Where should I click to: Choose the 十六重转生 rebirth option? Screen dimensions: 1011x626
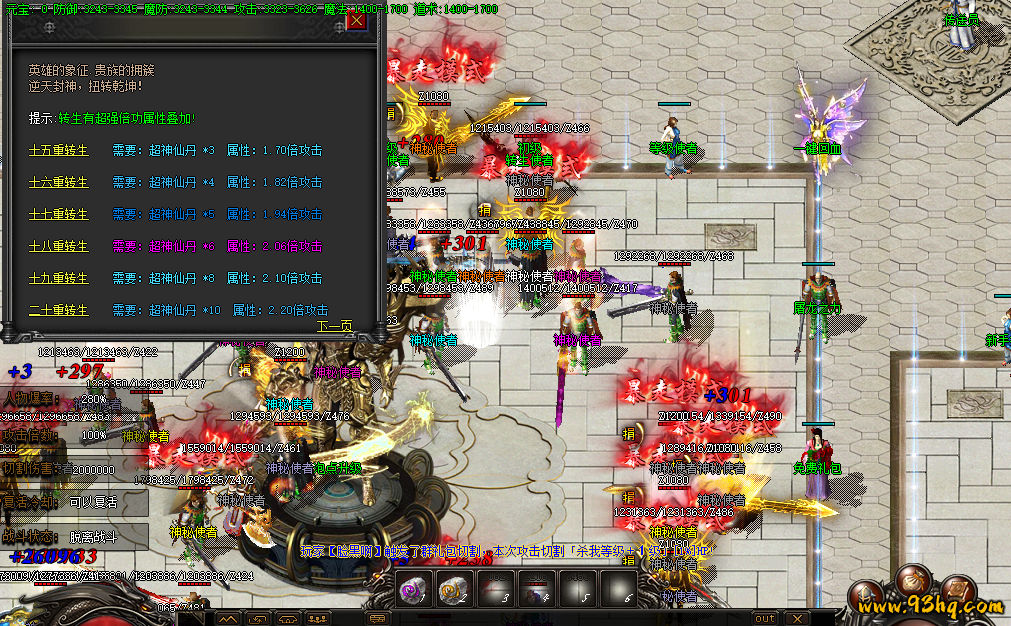59,183
